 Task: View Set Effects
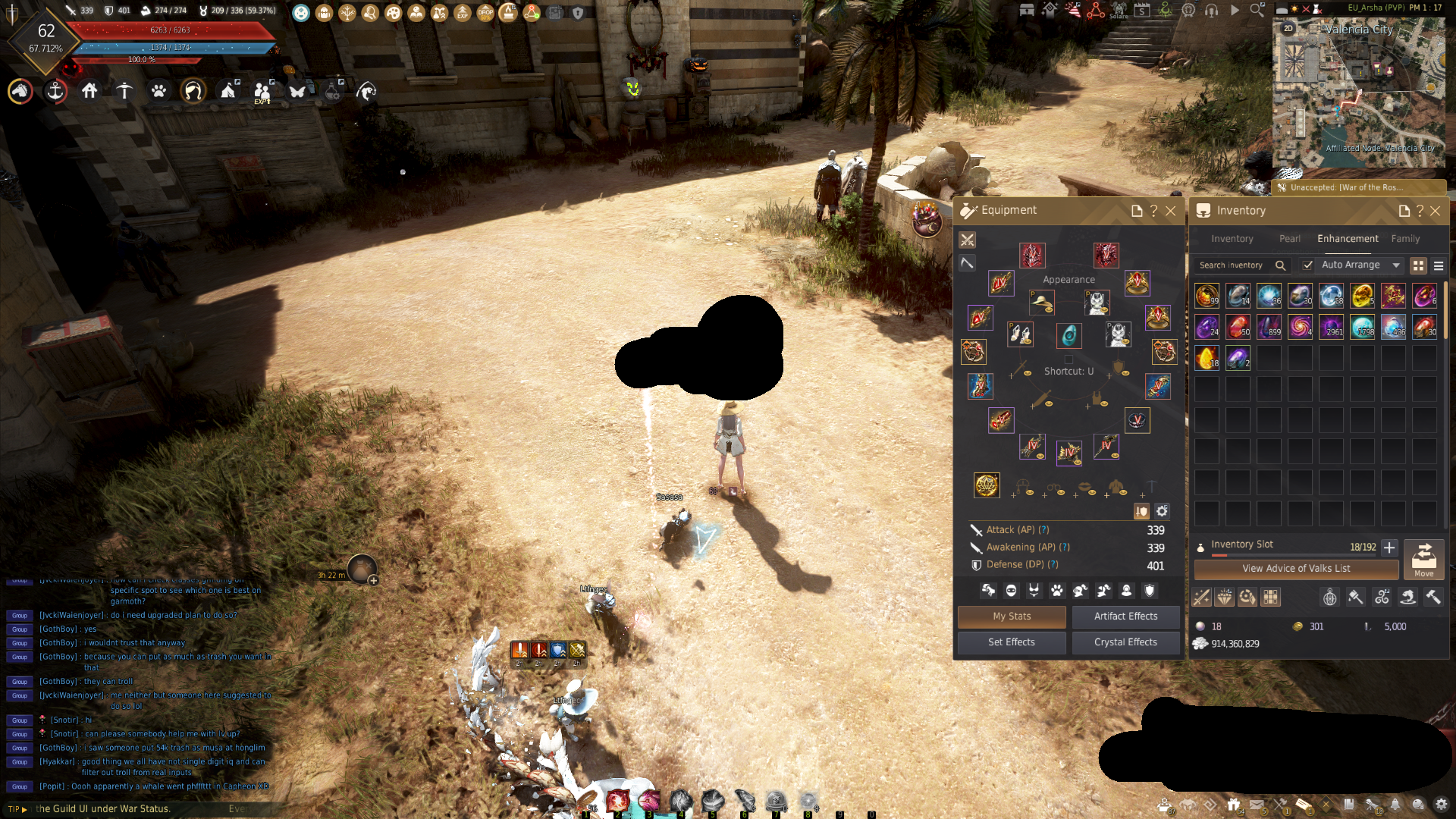pyautogui.click(x=1012, y=642)
